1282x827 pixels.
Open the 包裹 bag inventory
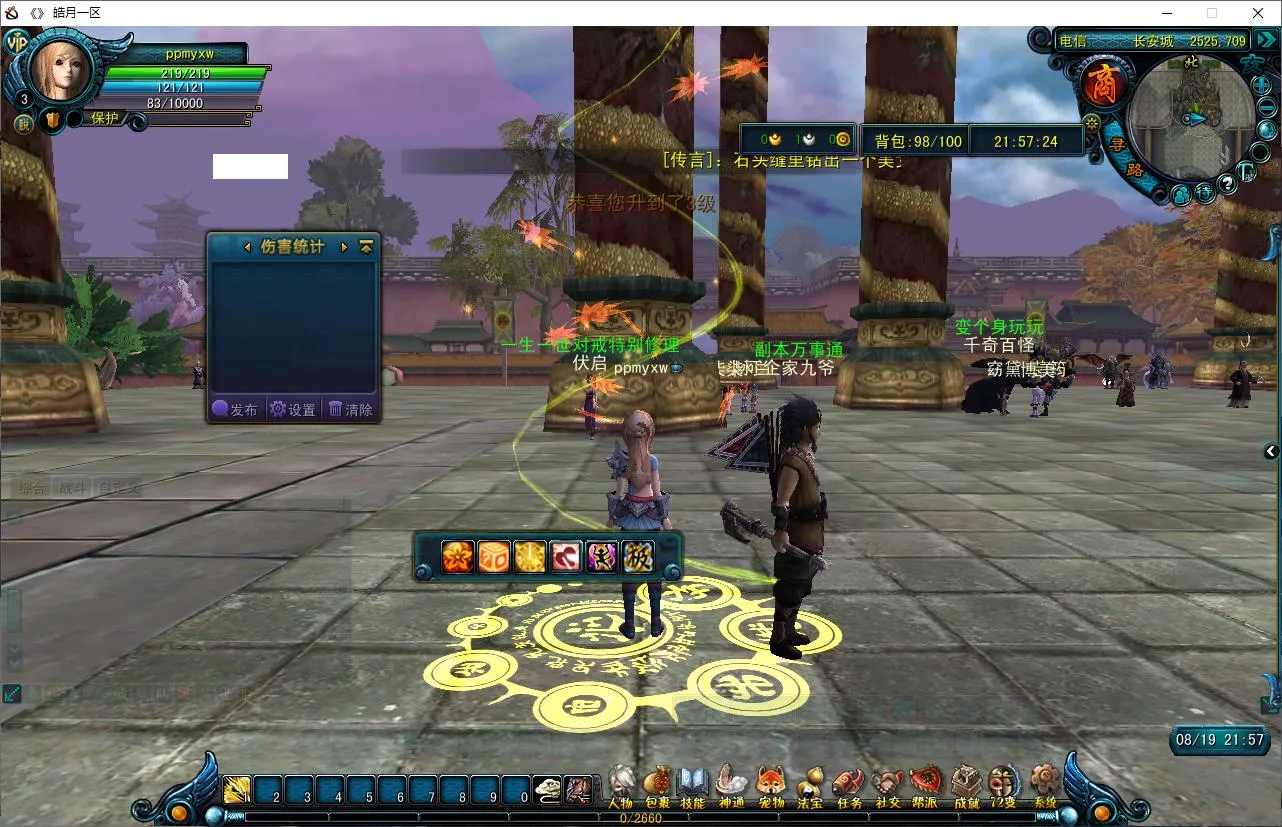tap(657, 783)
